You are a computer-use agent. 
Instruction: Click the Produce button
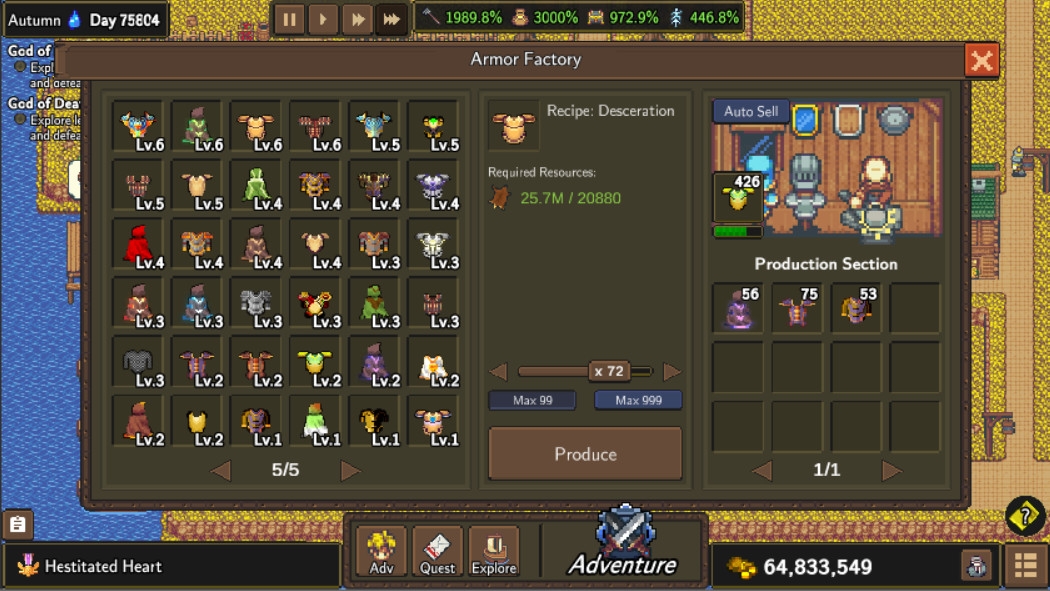585,454
